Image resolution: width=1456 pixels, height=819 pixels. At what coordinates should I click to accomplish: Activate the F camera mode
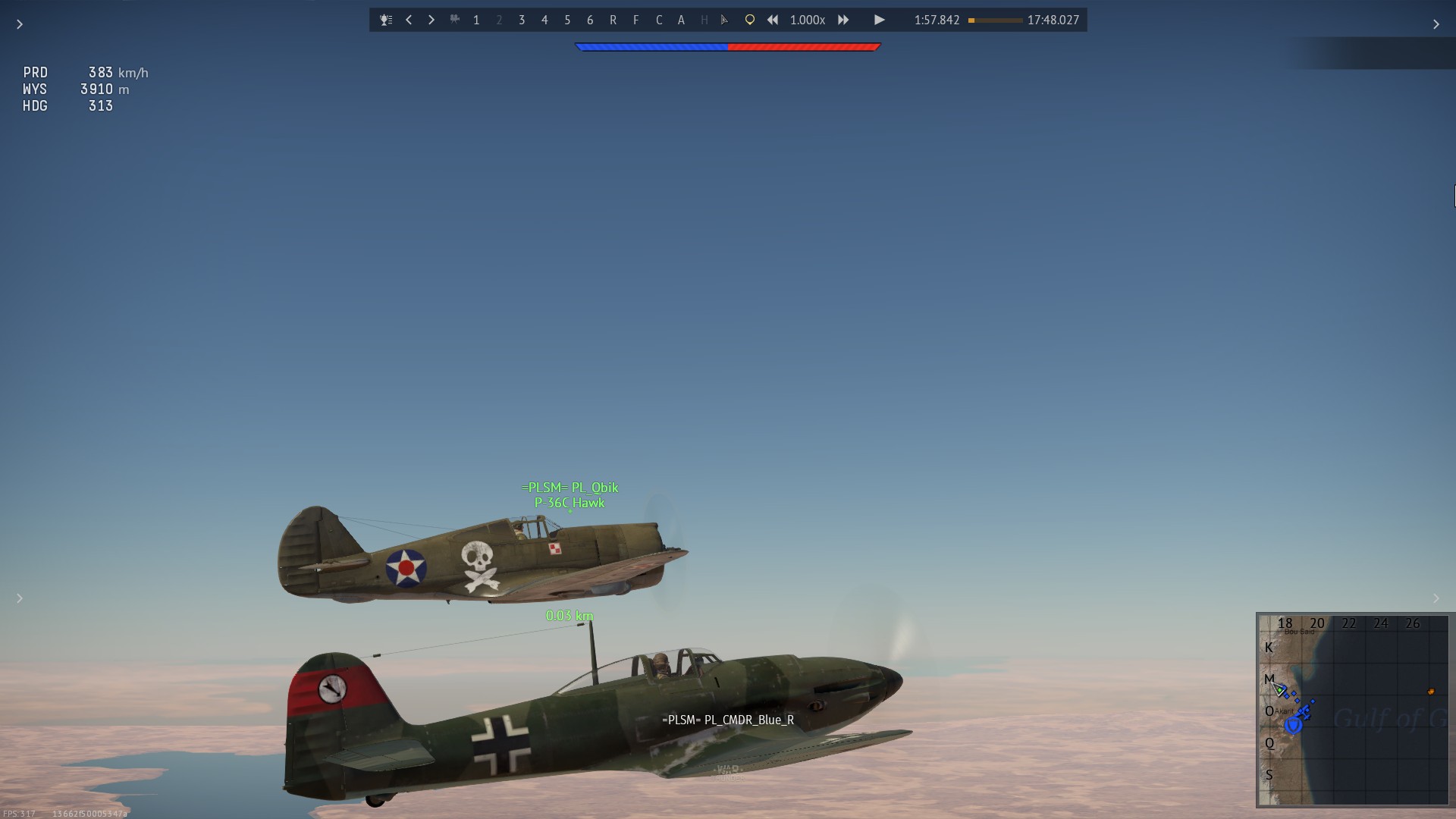click(635, 20)
